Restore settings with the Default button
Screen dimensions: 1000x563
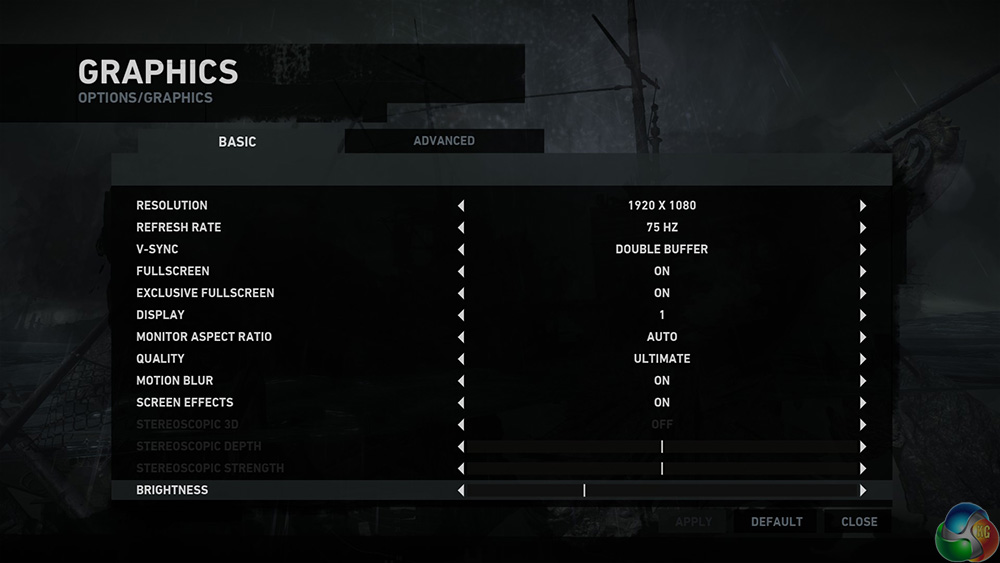click(776, 522)
